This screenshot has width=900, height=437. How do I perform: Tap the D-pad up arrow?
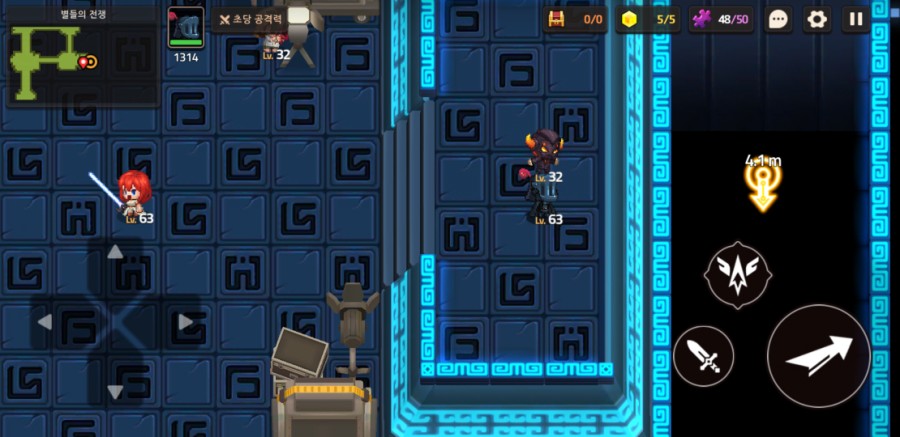115,252
